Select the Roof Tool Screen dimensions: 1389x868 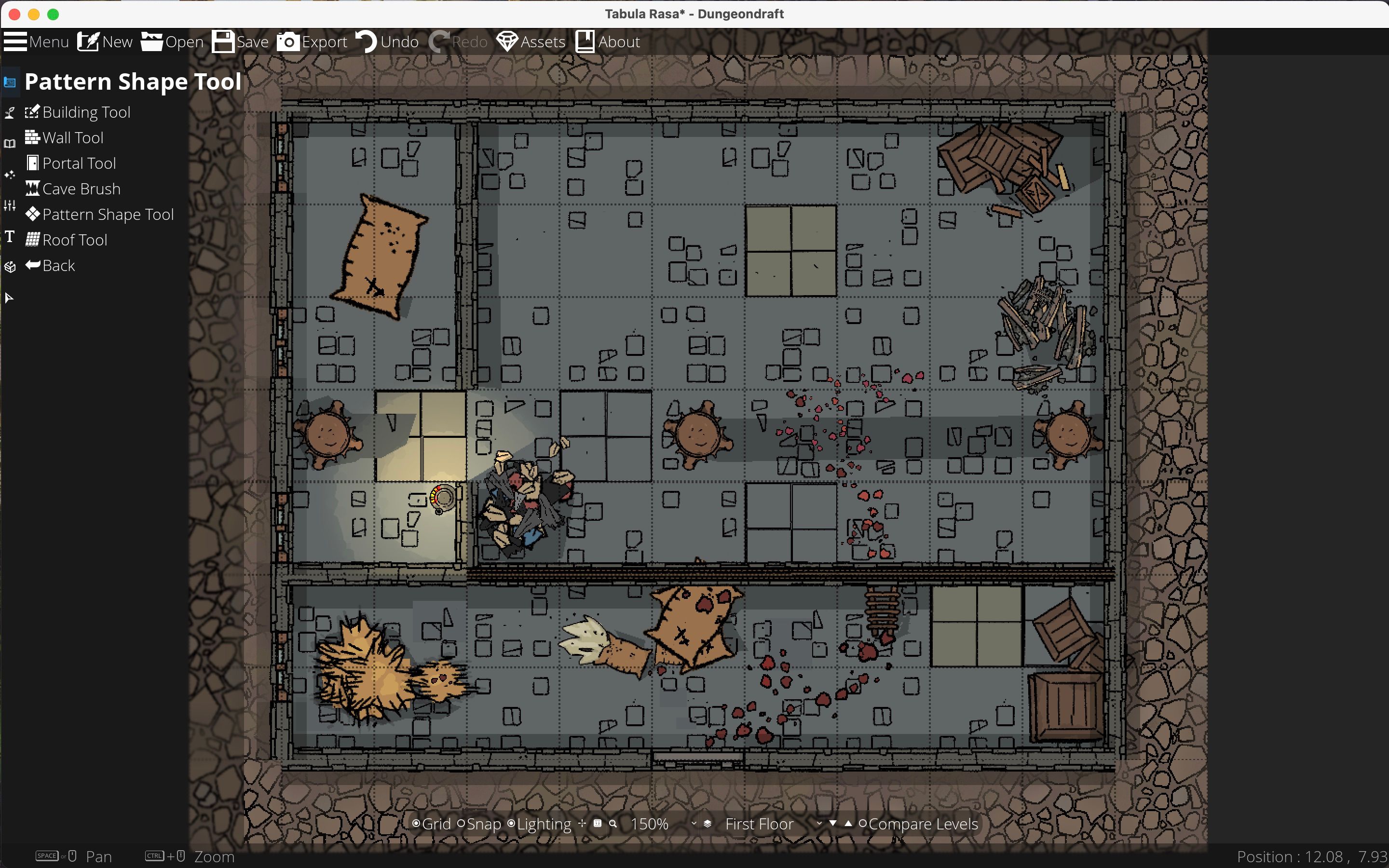74,239
